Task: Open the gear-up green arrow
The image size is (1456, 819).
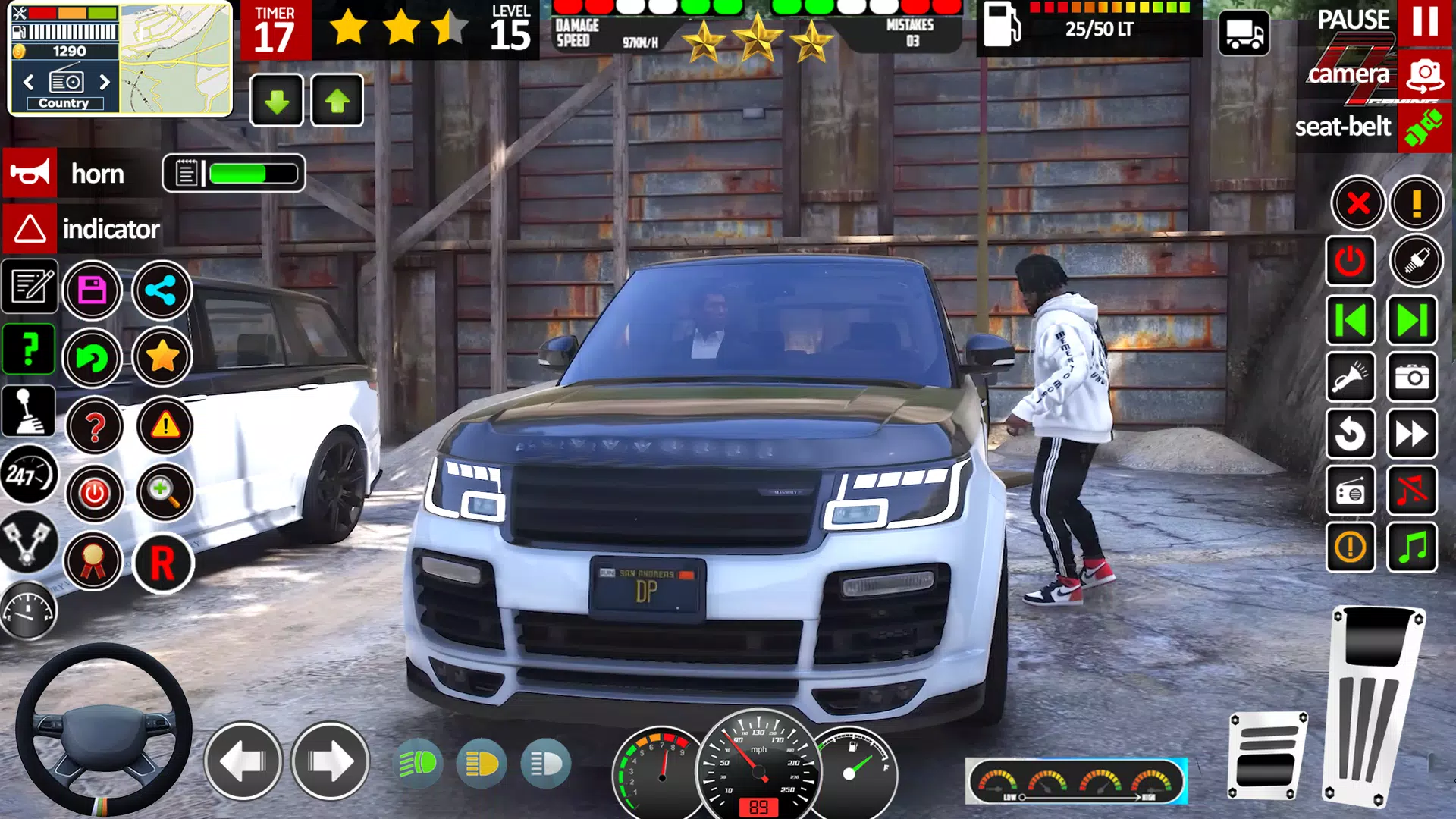Action: click(x=336, y=101)
